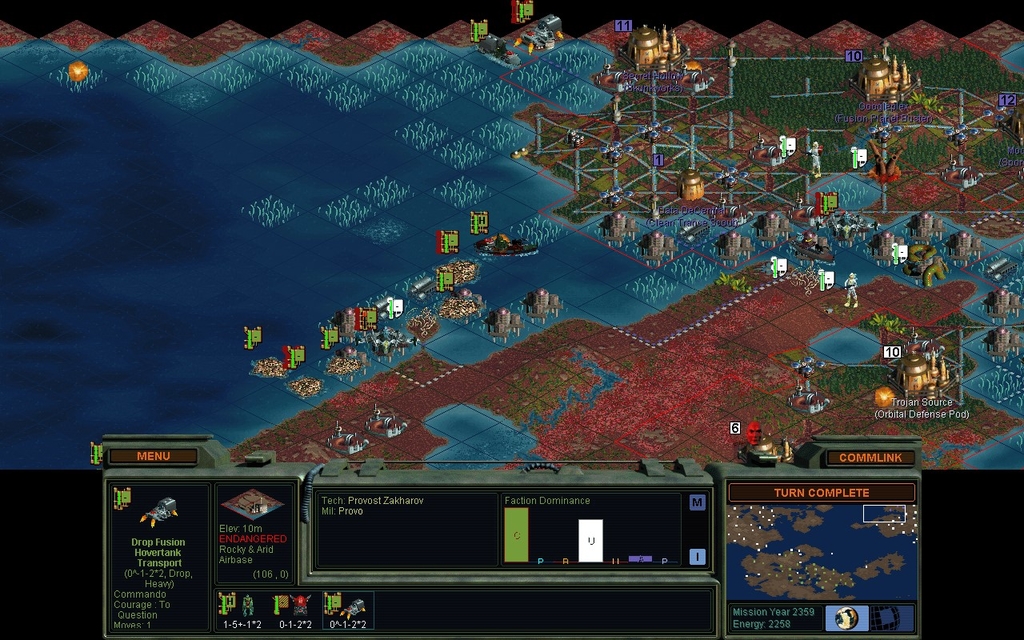Toggle the I button beside Faction Dominance
Viewport: 1024px width, 640px height.
697,557
